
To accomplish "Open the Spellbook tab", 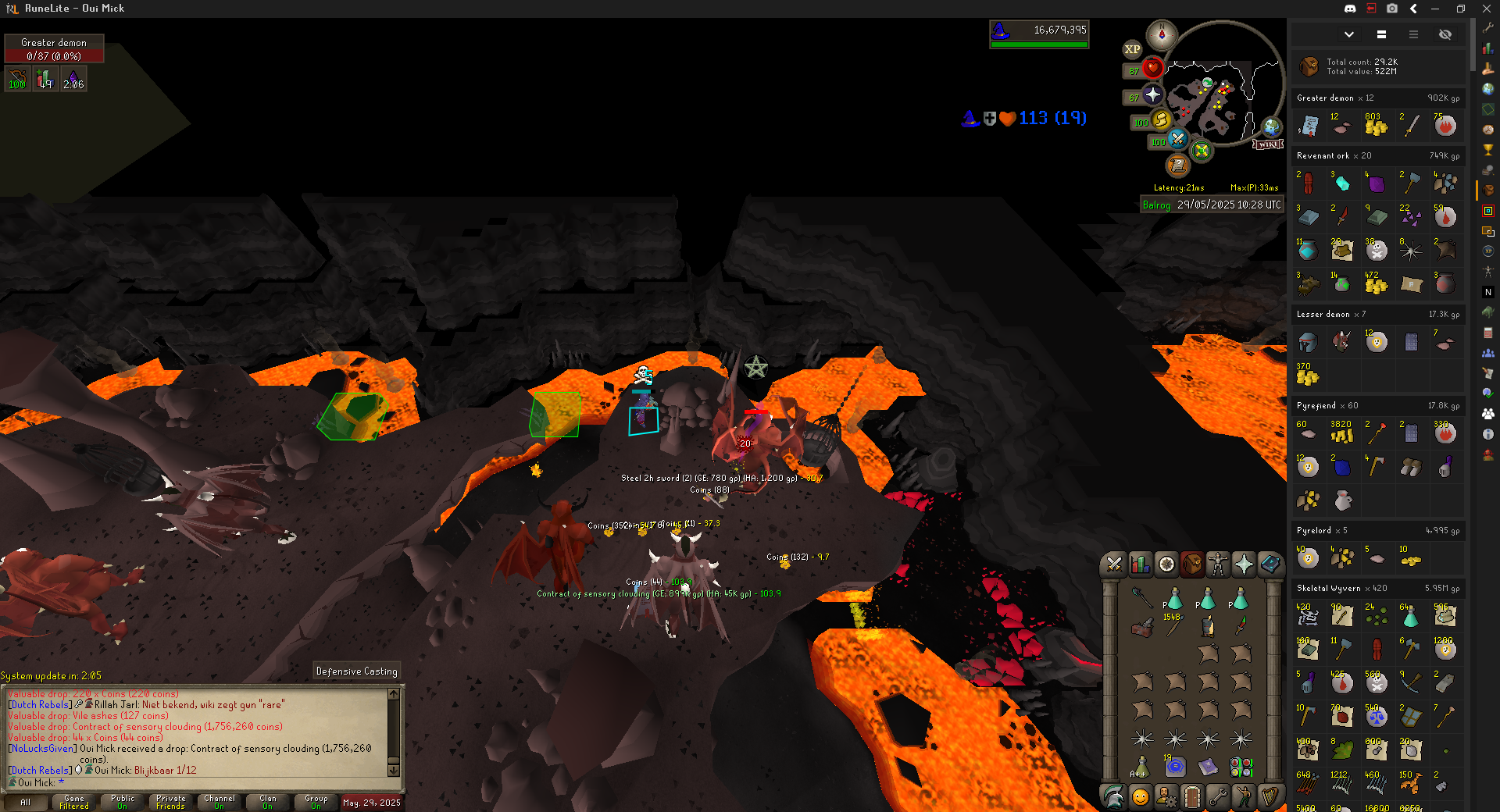I will [x=1270, y=564].
